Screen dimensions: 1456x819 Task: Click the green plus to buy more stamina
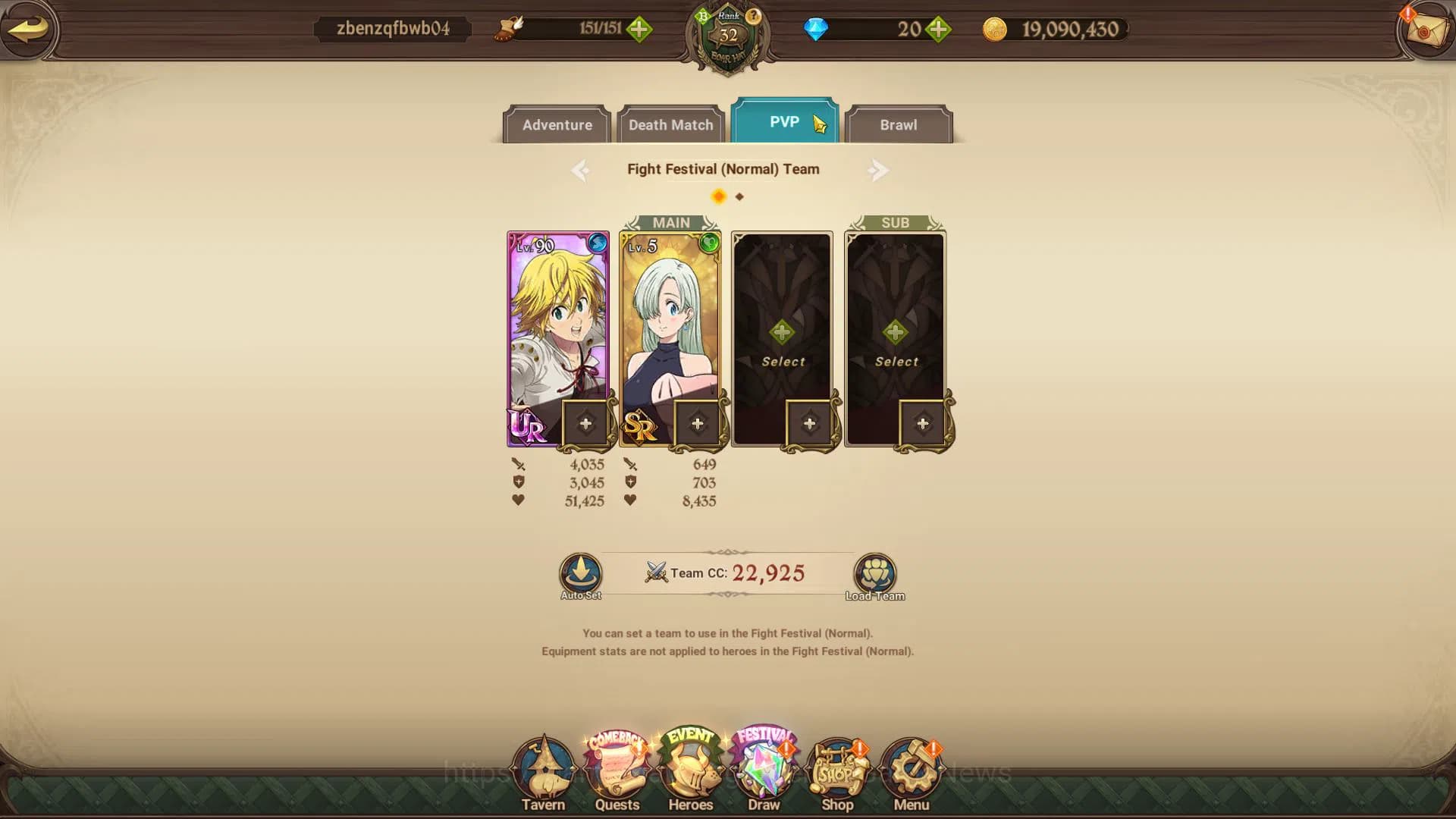point(641,30)
